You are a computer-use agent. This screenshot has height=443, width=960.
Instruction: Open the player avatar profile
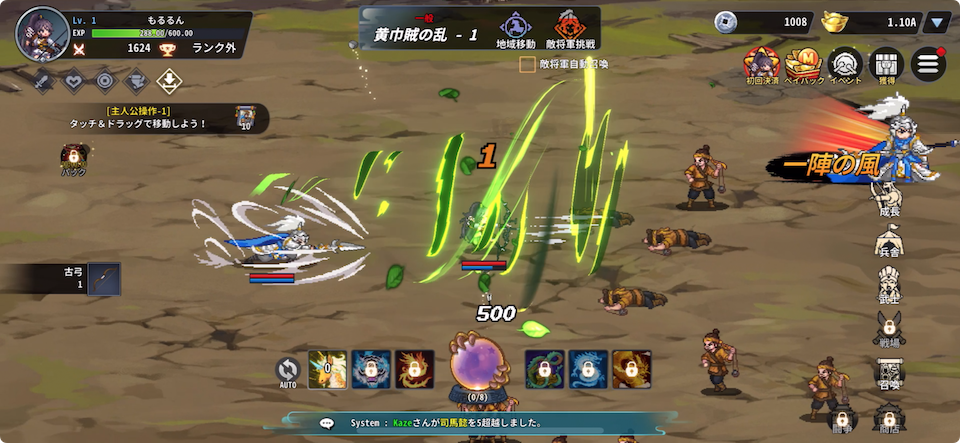click(x=37, y=33)
